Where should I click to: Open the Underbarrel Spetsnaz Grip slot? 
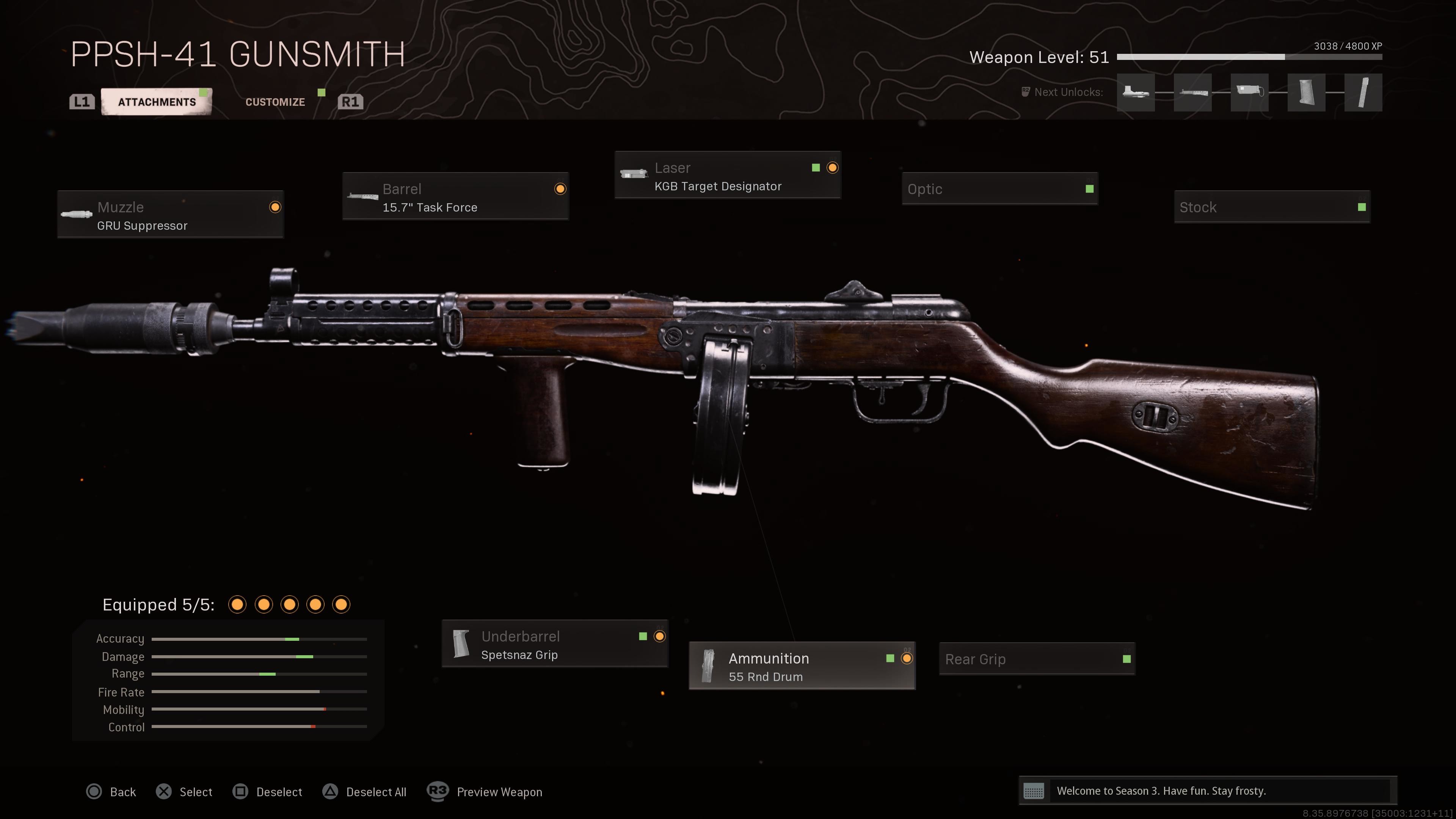click(x=554, y=644)
